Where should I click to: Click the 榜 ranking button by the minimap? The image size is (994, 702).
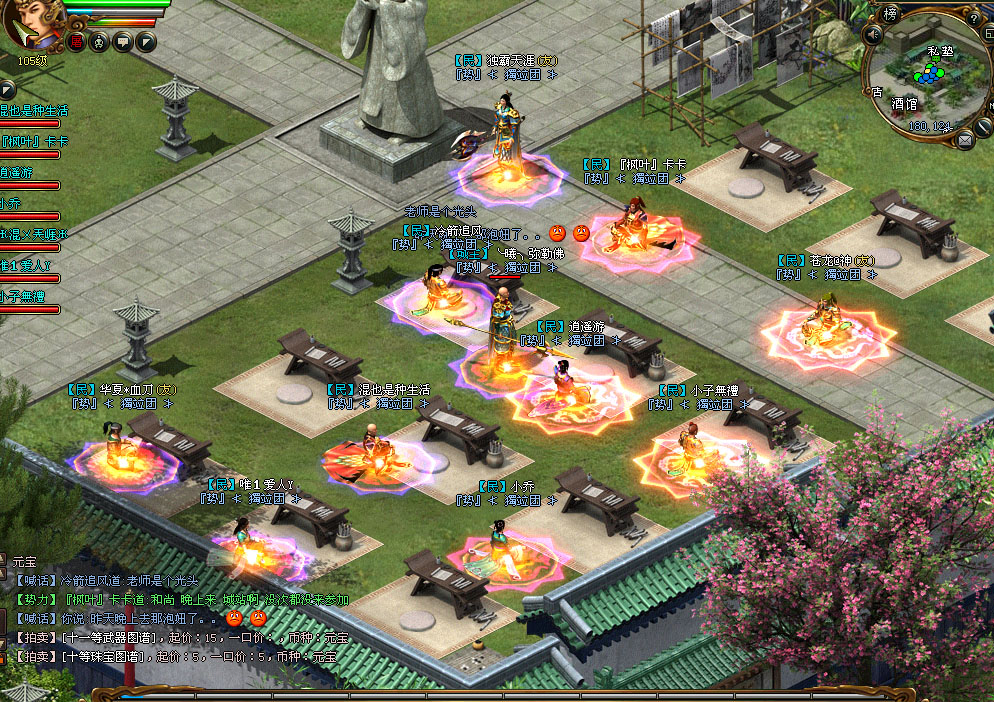tap(889, 13)
